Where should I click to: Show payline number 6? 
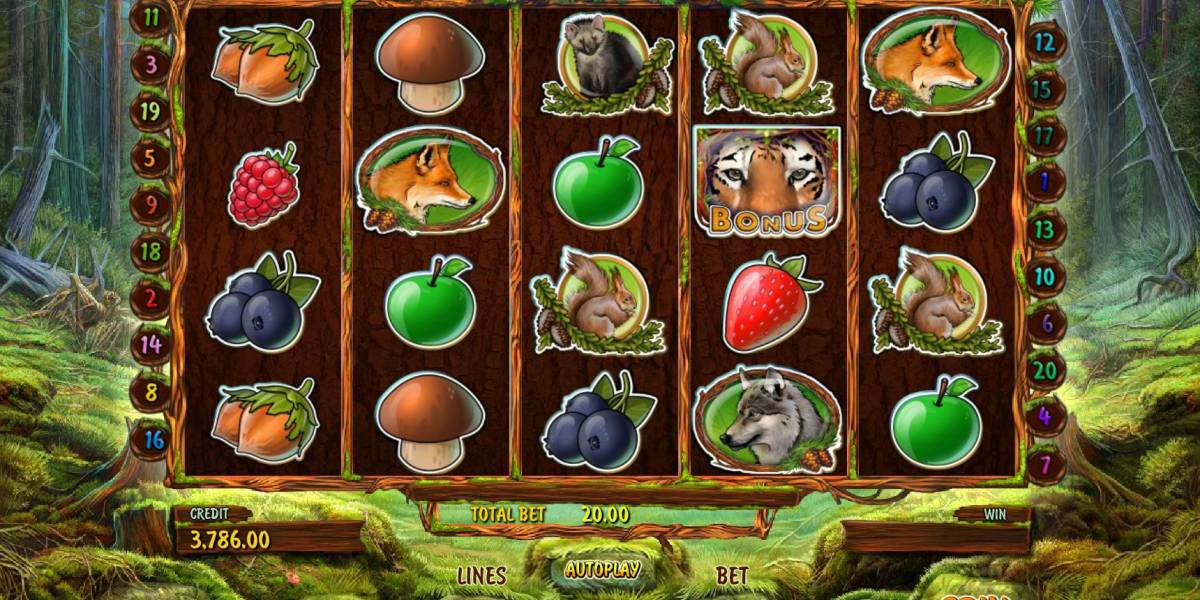(x=1047, y=322)
